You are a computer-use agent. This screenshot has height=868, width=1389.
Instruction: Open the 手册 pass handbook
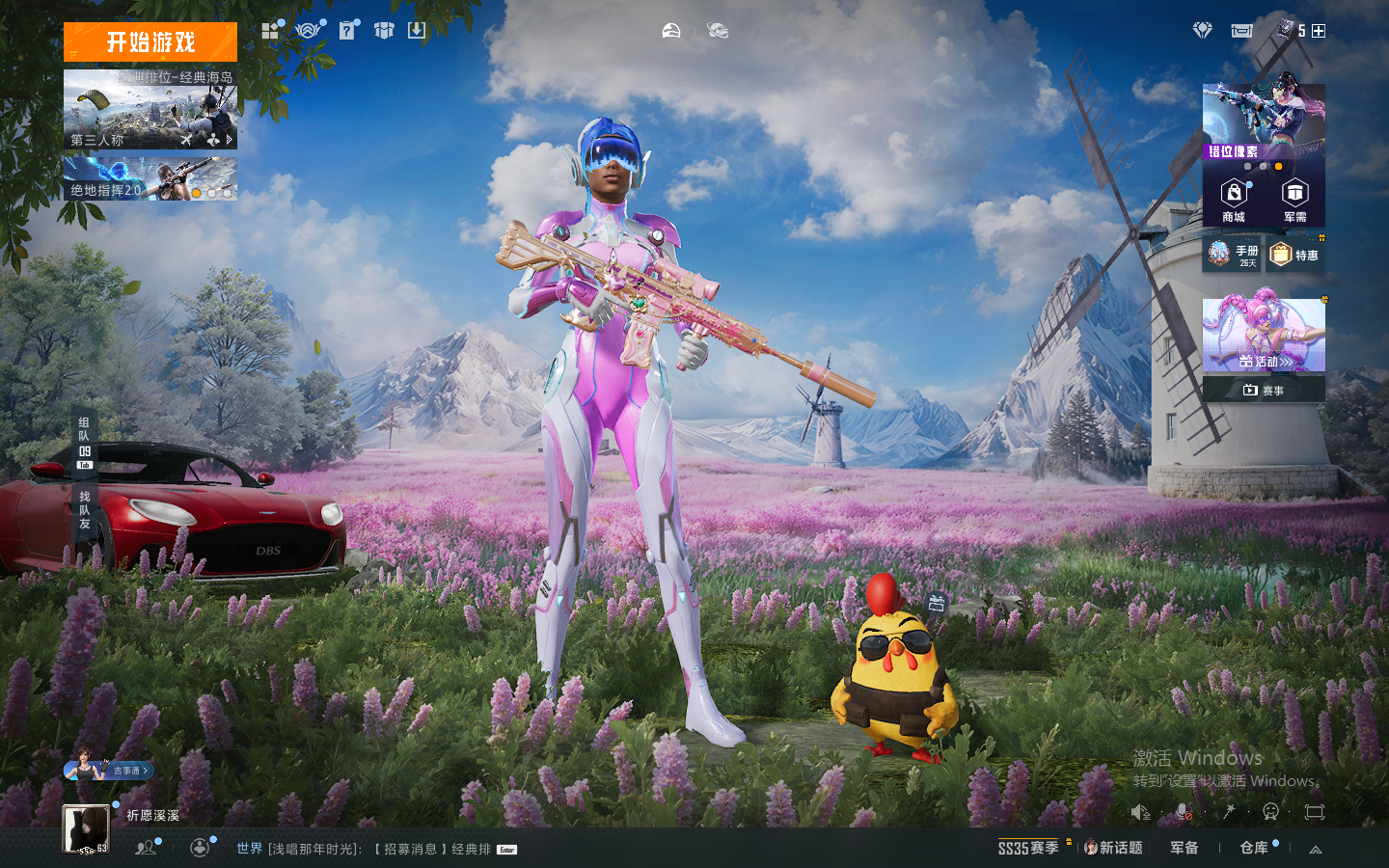[x=1232, y=255]
